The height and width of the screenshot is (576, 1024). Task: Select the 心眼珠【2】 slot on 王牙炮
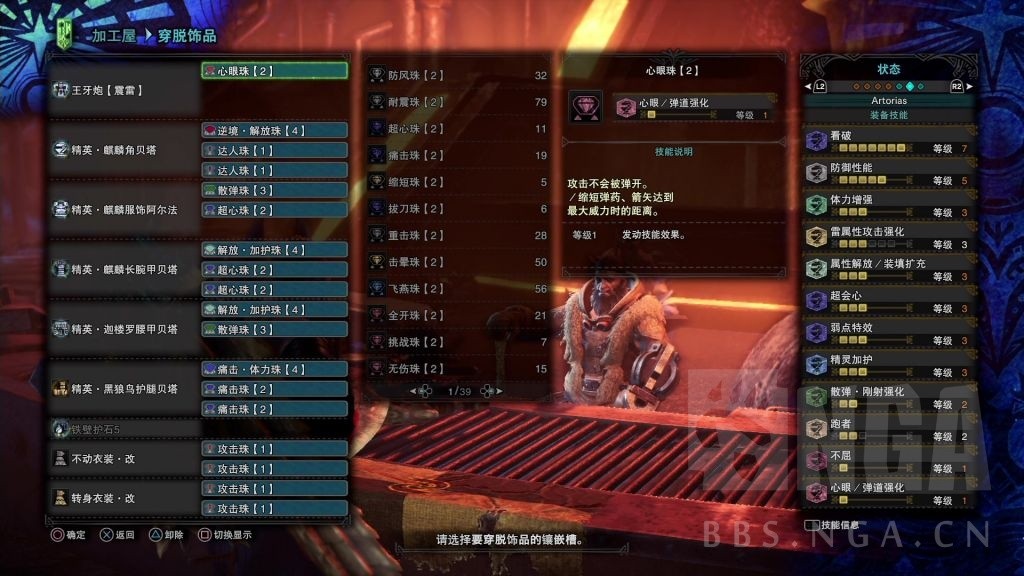(x=275, y=71)
